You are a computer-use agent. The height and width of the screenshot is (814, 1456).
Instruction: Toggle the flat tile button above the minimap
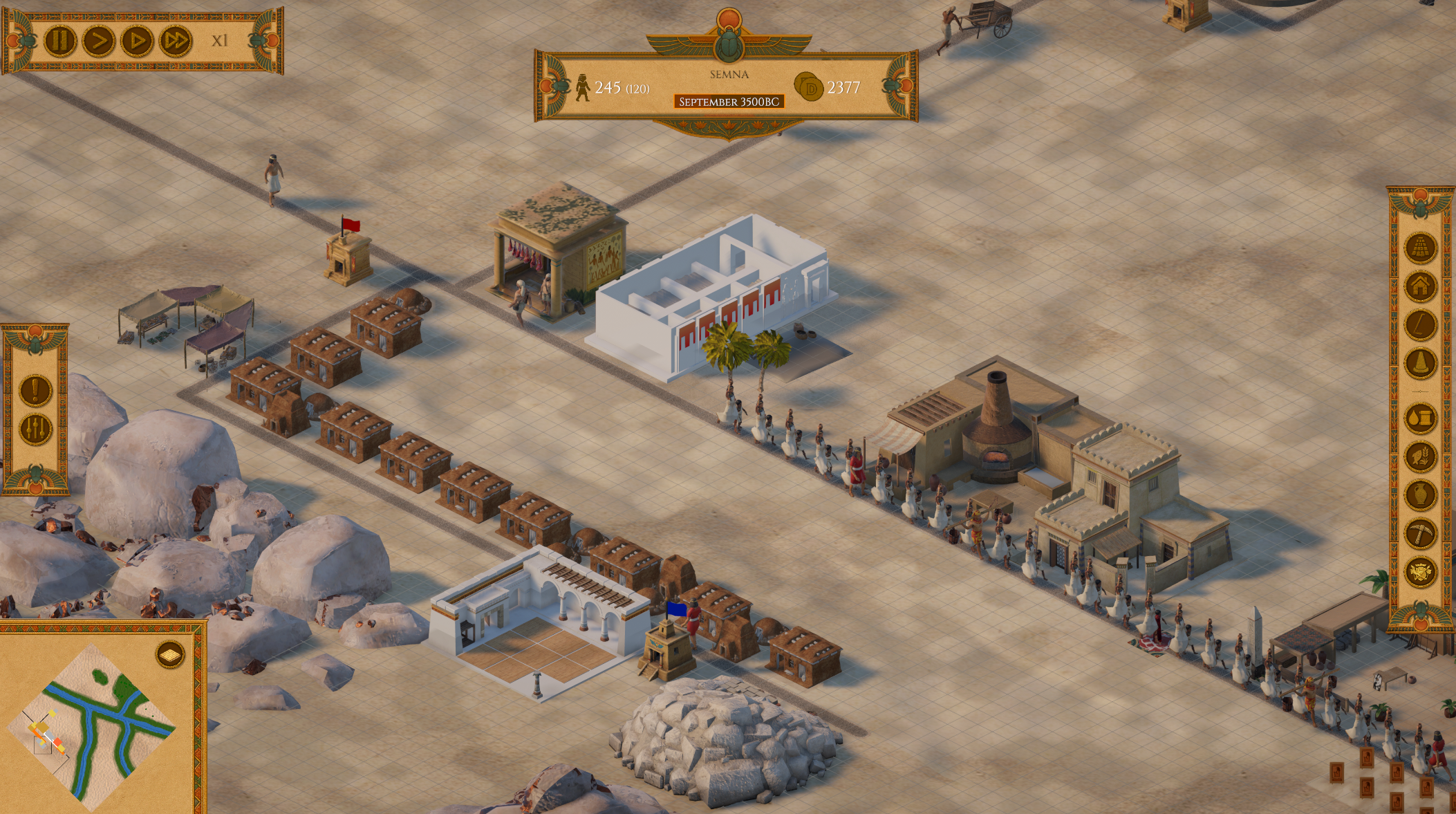[170, 654]
